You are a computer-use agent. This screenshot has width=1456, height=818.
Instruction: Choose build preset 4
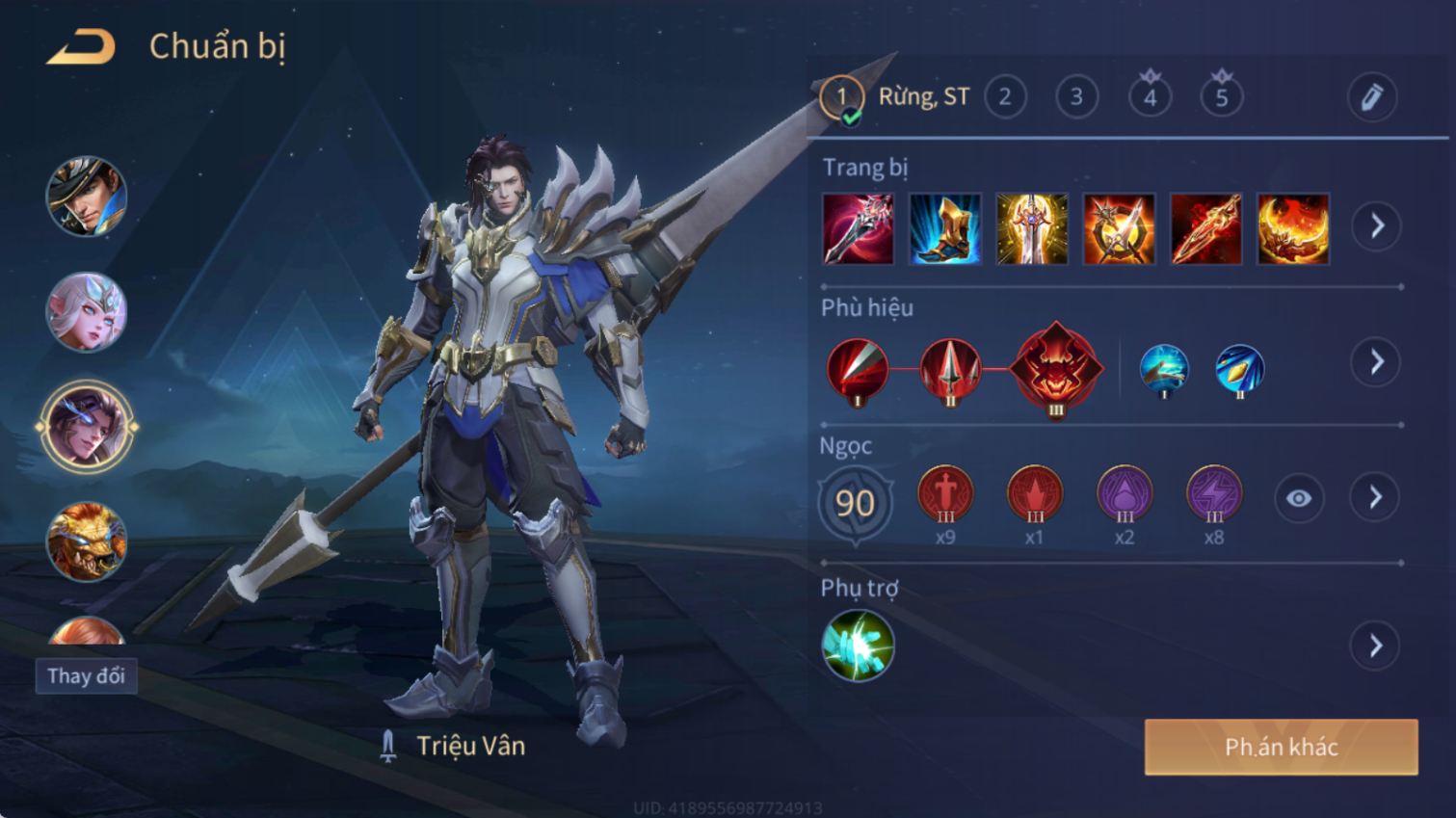point(1150,97)
